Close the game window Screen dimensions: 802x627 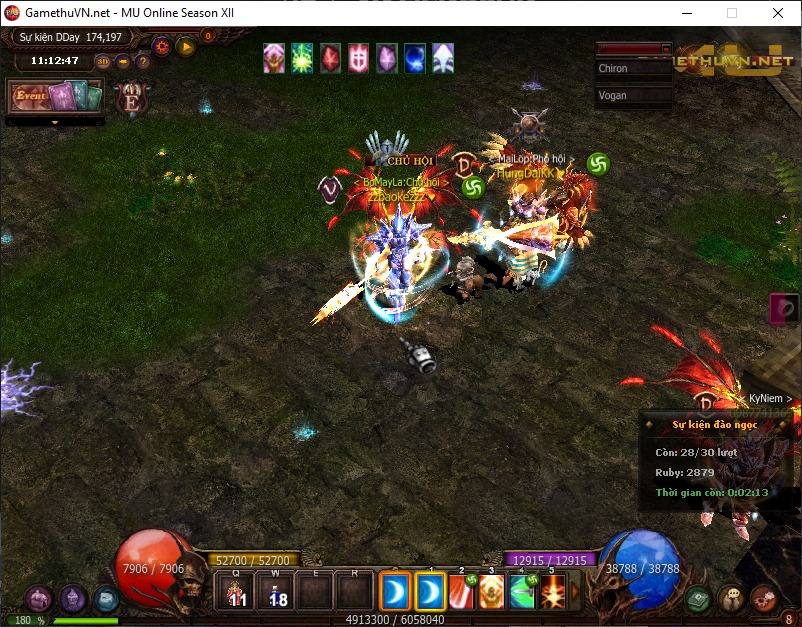click(777, 13)
